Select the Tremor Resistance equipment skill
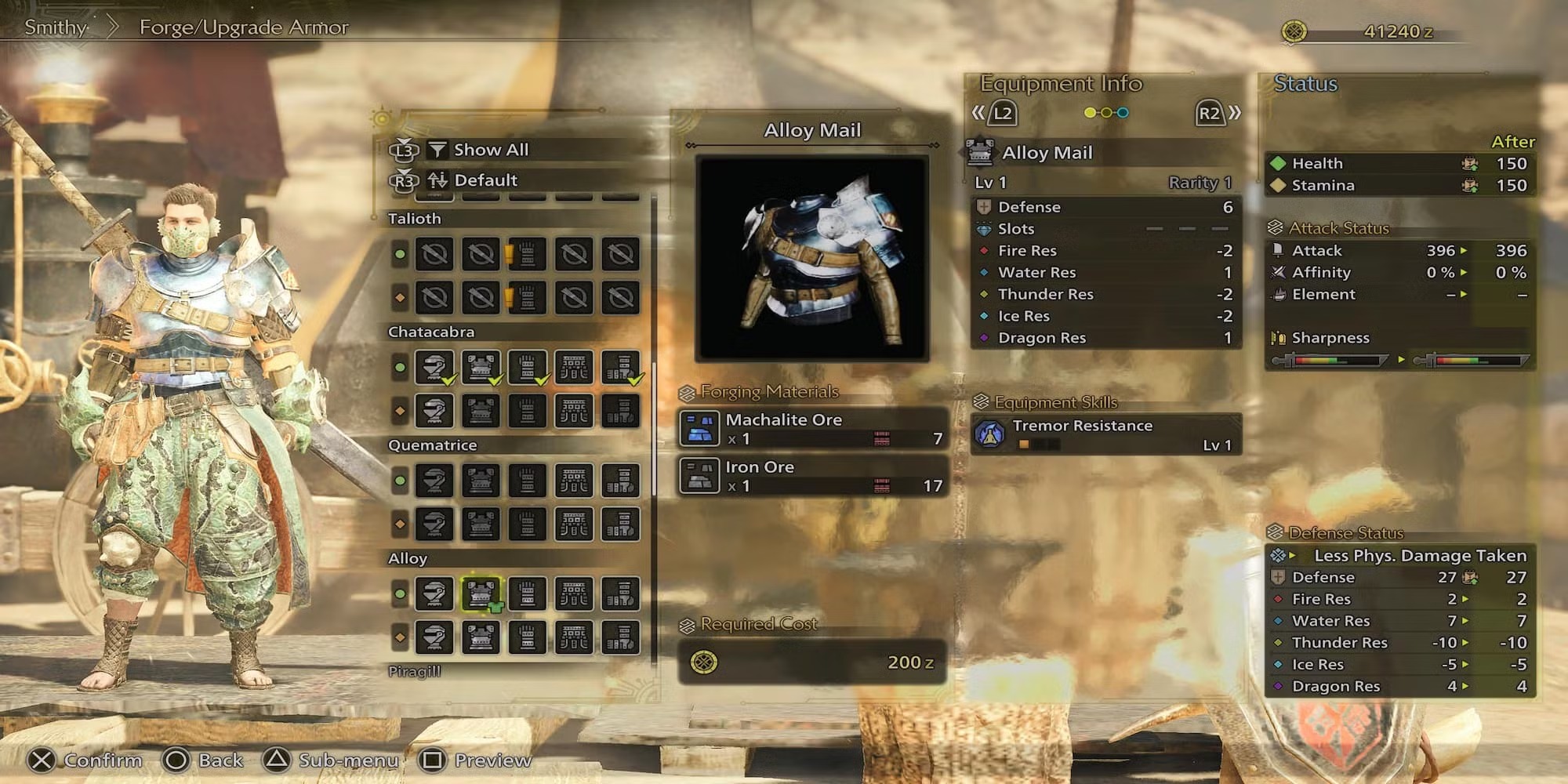 click(1105, 434)
